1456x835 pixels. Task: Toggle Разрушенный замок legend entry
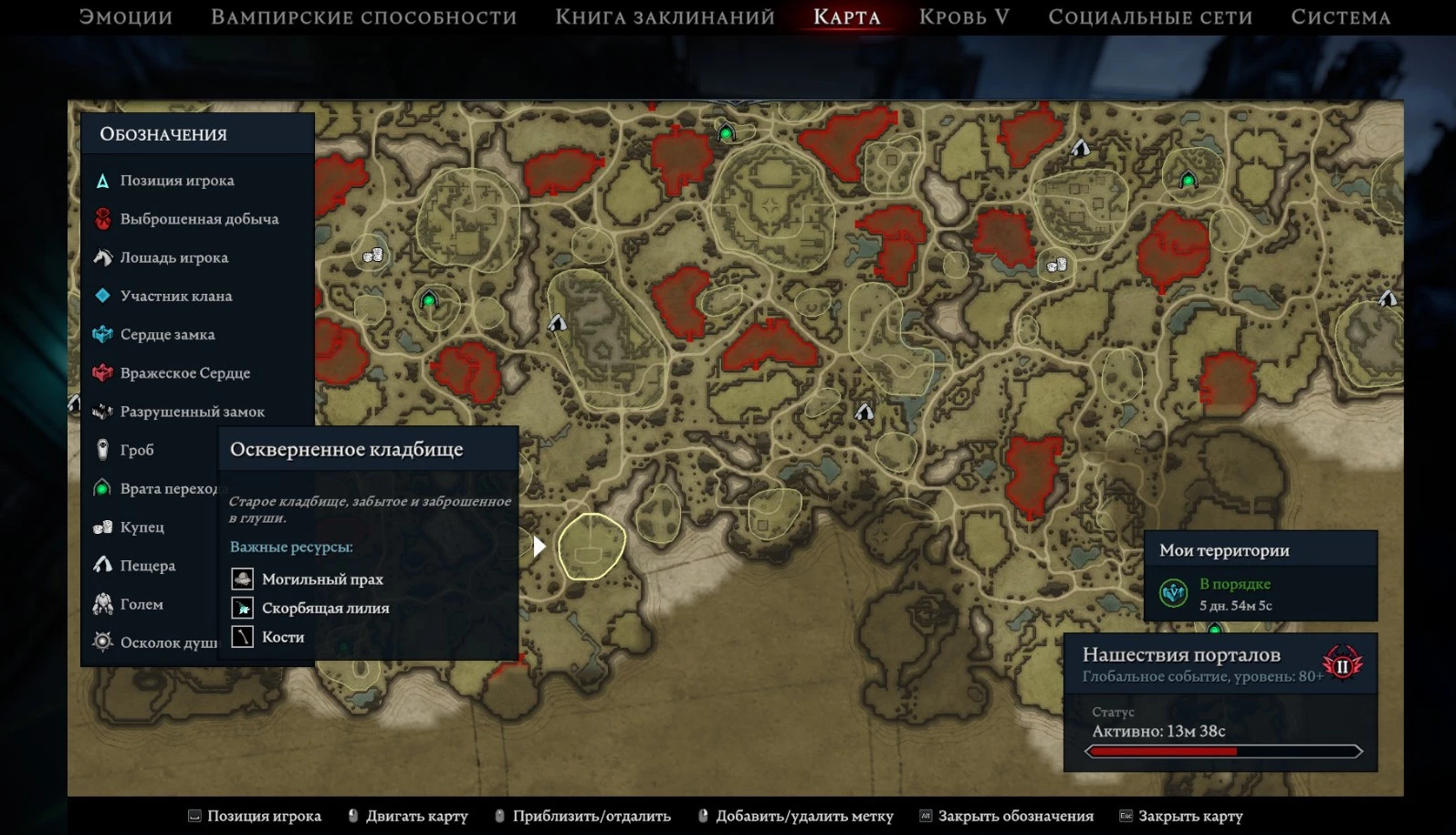click(192, 412)
